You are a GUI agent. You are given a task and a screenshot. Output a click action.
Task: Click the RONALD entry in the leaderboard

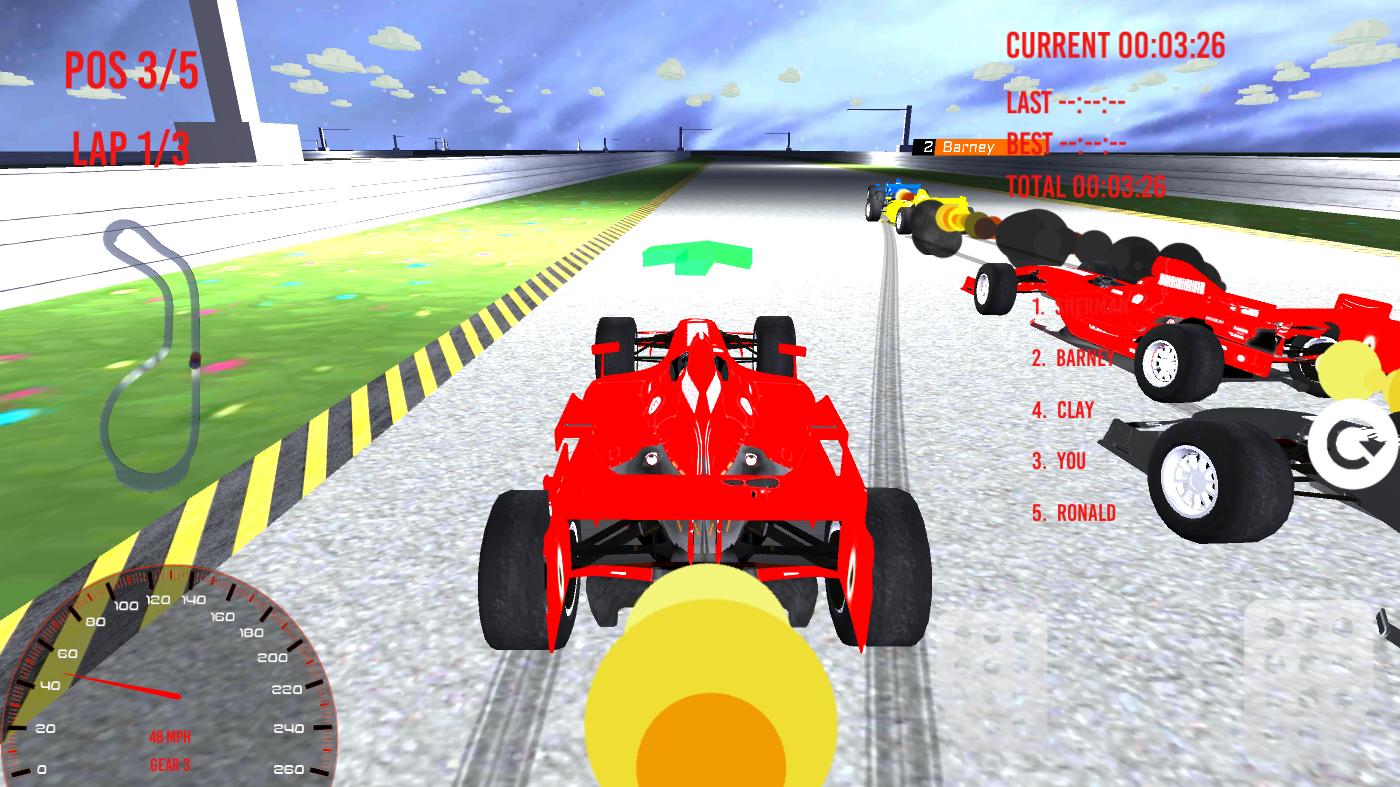[1077, 512]
